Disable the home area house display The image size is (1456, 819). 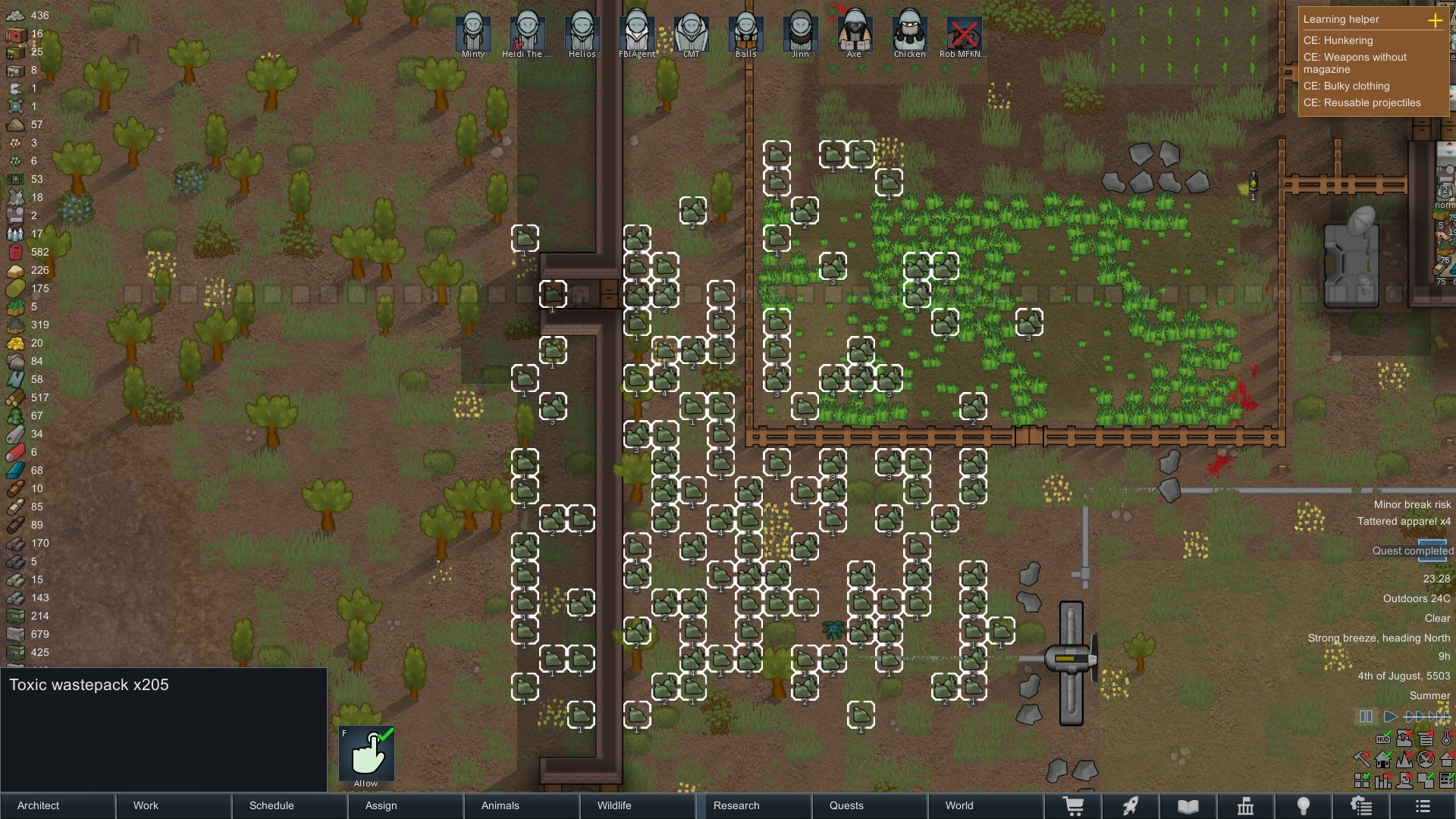[1382, 760]
